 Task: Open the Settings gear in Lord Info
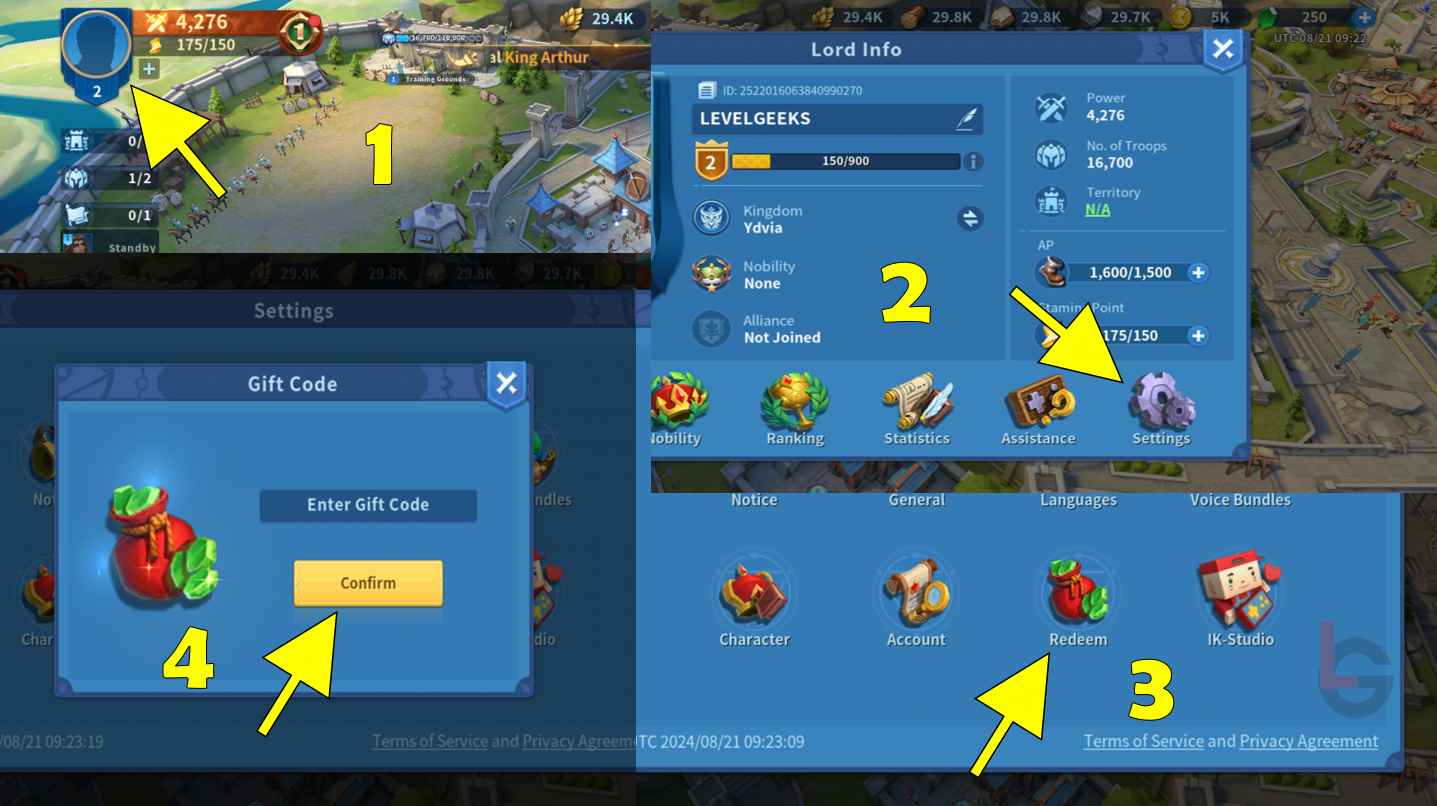[x=1160, y=400]
